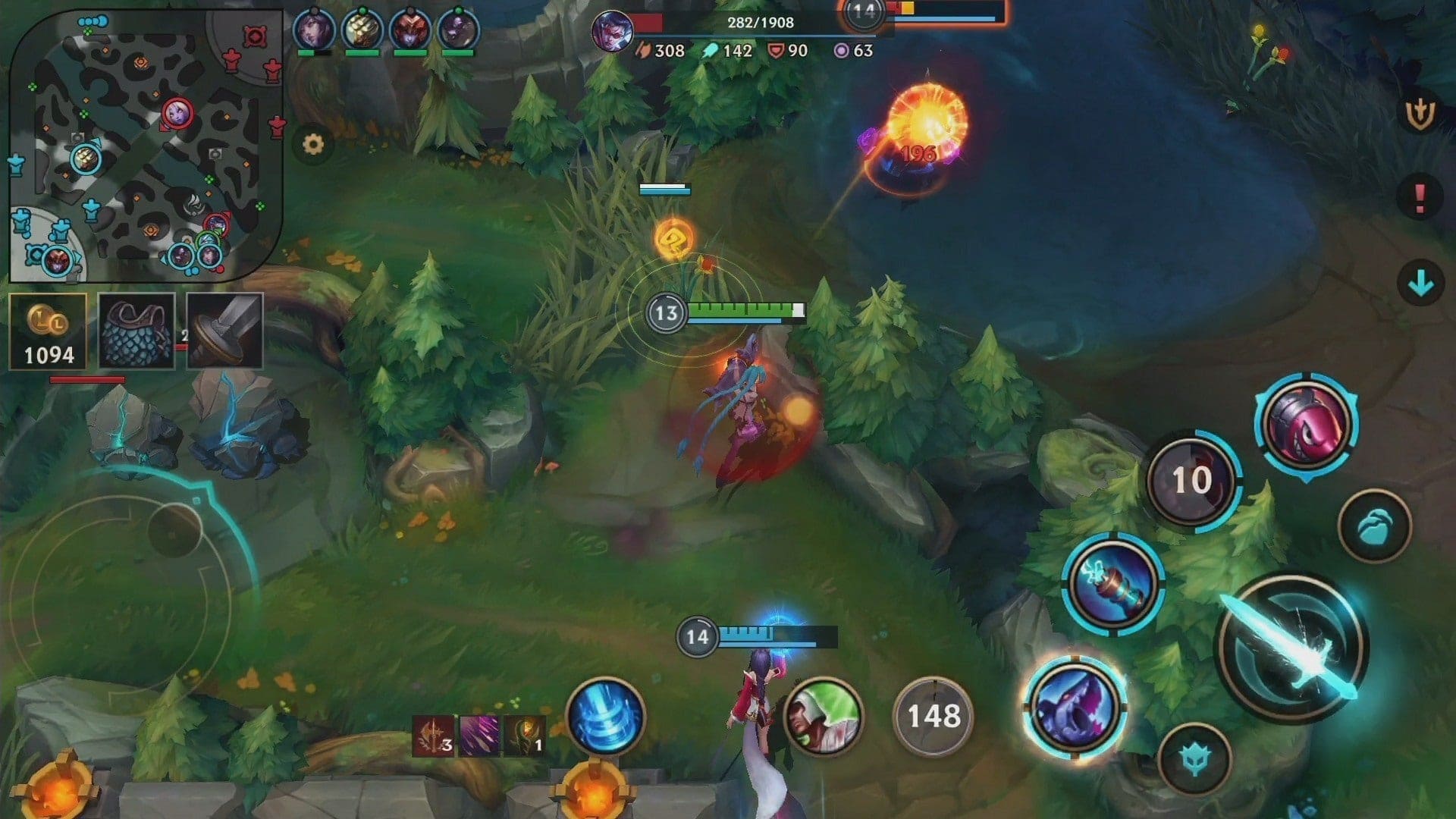Tap the basic attack sword button

(1292, 646)
